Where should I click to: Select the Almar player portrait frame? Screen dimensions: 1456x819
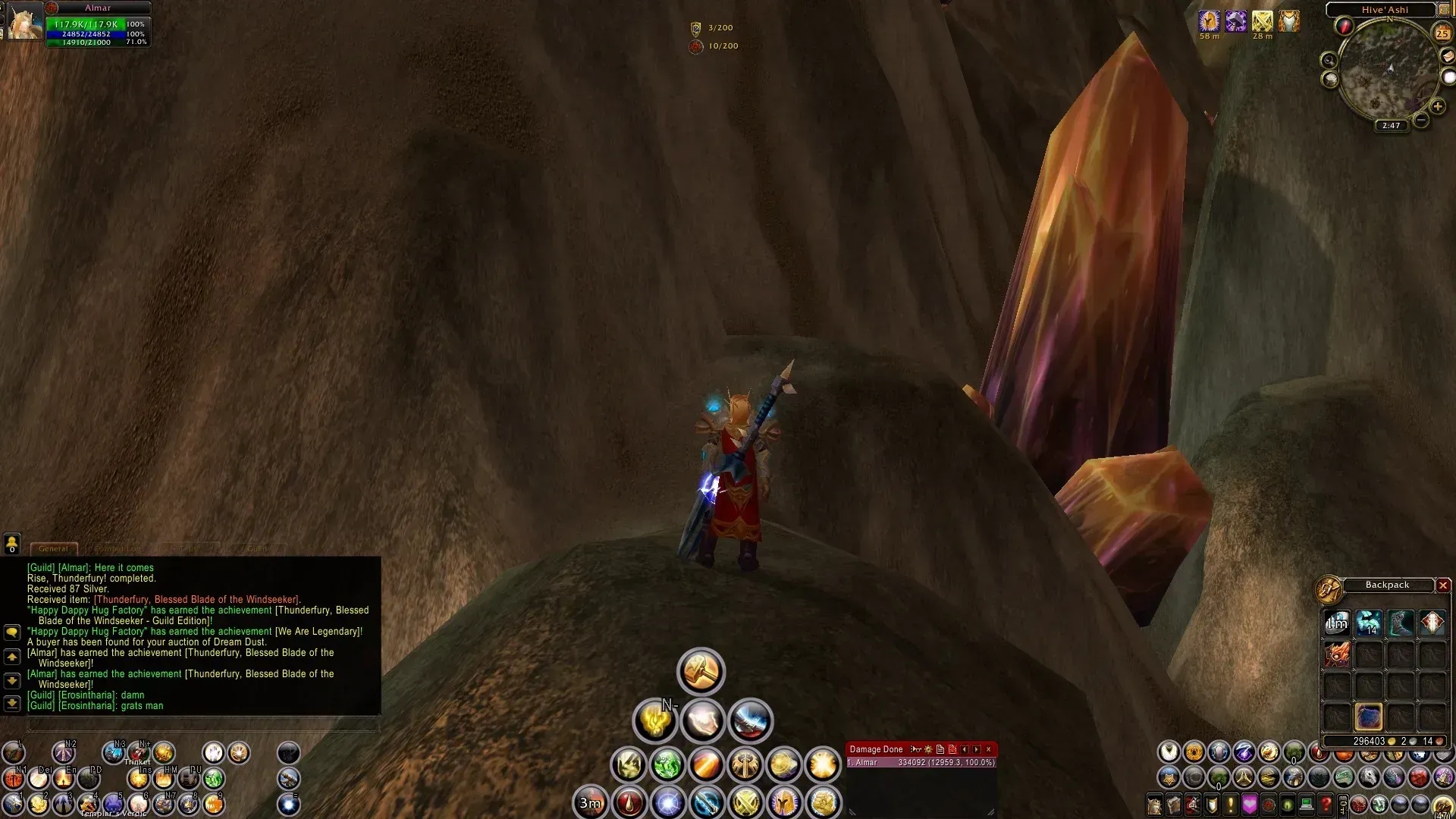click(24, 21)
